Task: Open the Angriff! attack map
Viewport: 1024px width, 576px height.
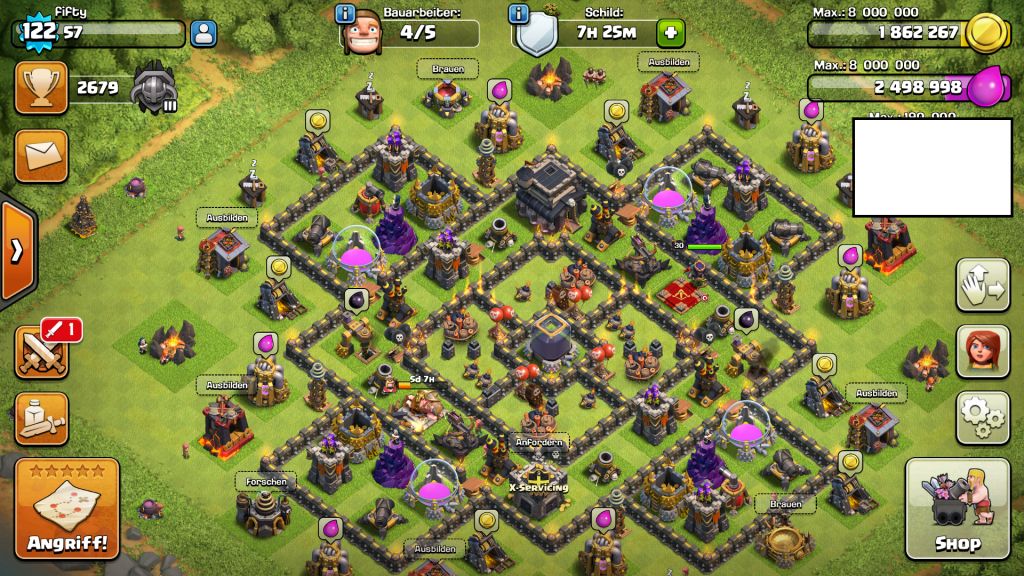Action: [x=68, y=508]
